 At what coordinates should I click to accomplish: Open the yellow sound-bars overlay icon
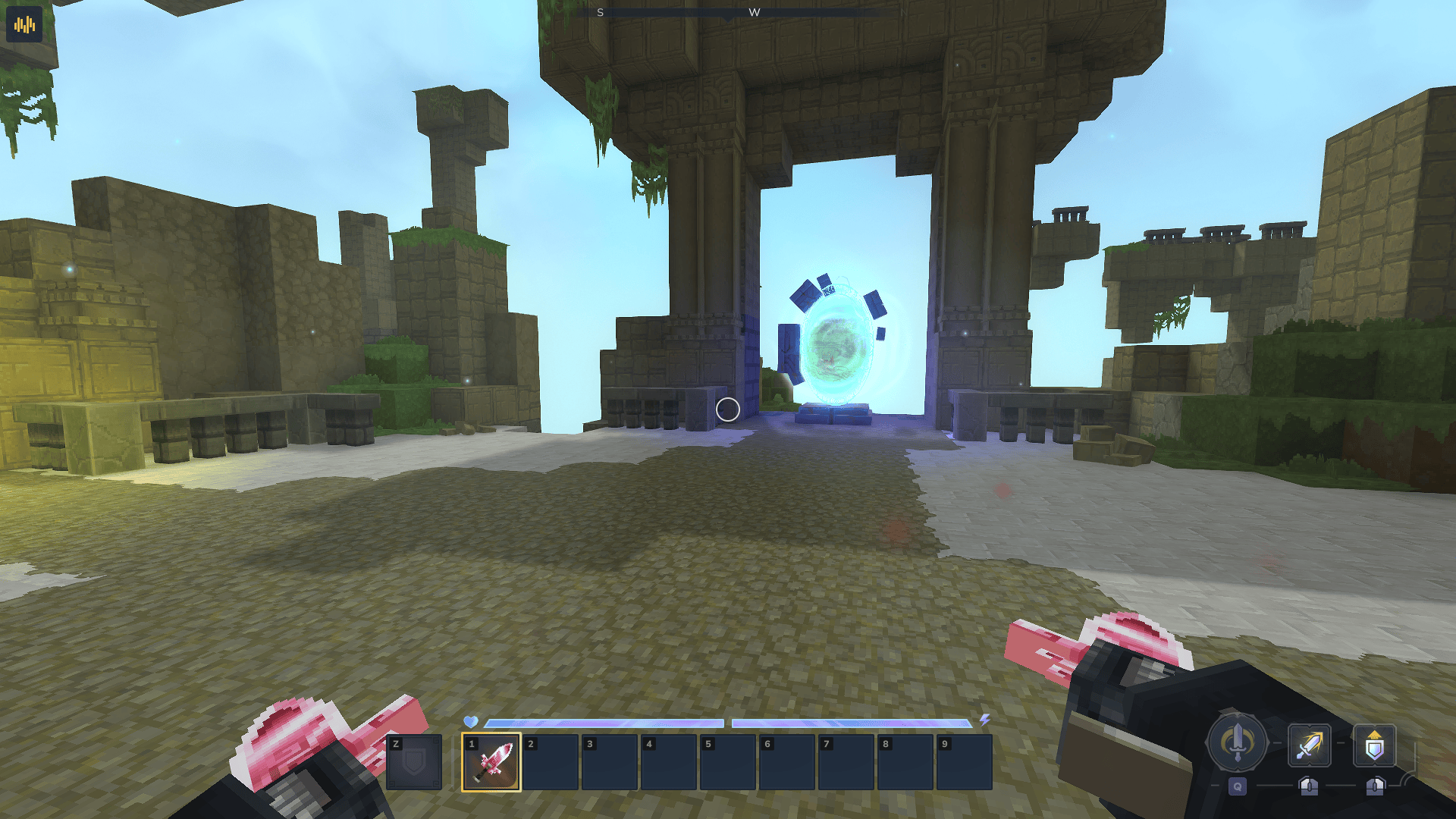tap(24, 25)
